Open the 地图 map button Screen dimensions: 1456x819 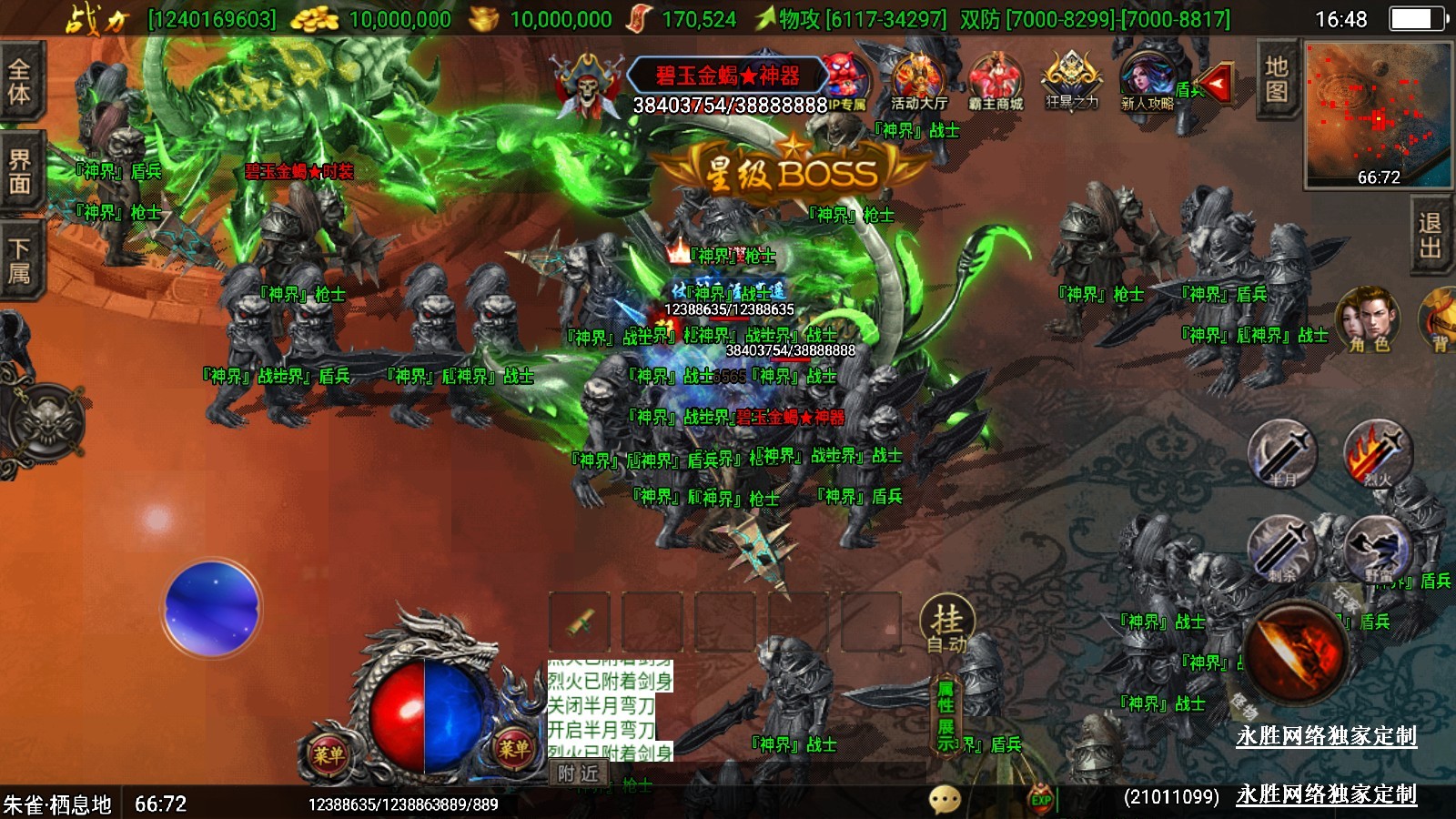[x=1276, y=78]
